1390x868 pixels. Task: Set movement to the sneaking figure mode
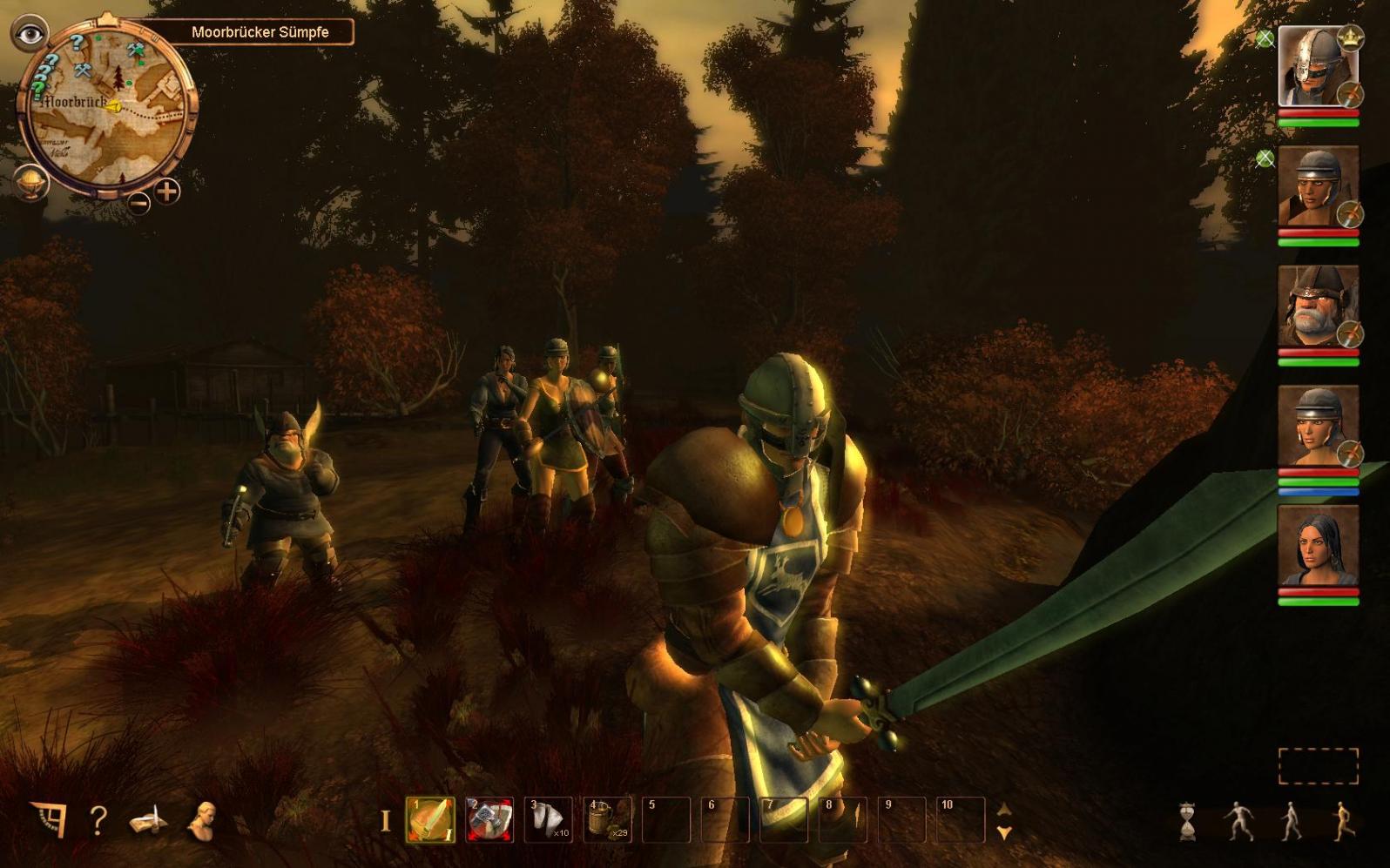(1239, 820)
